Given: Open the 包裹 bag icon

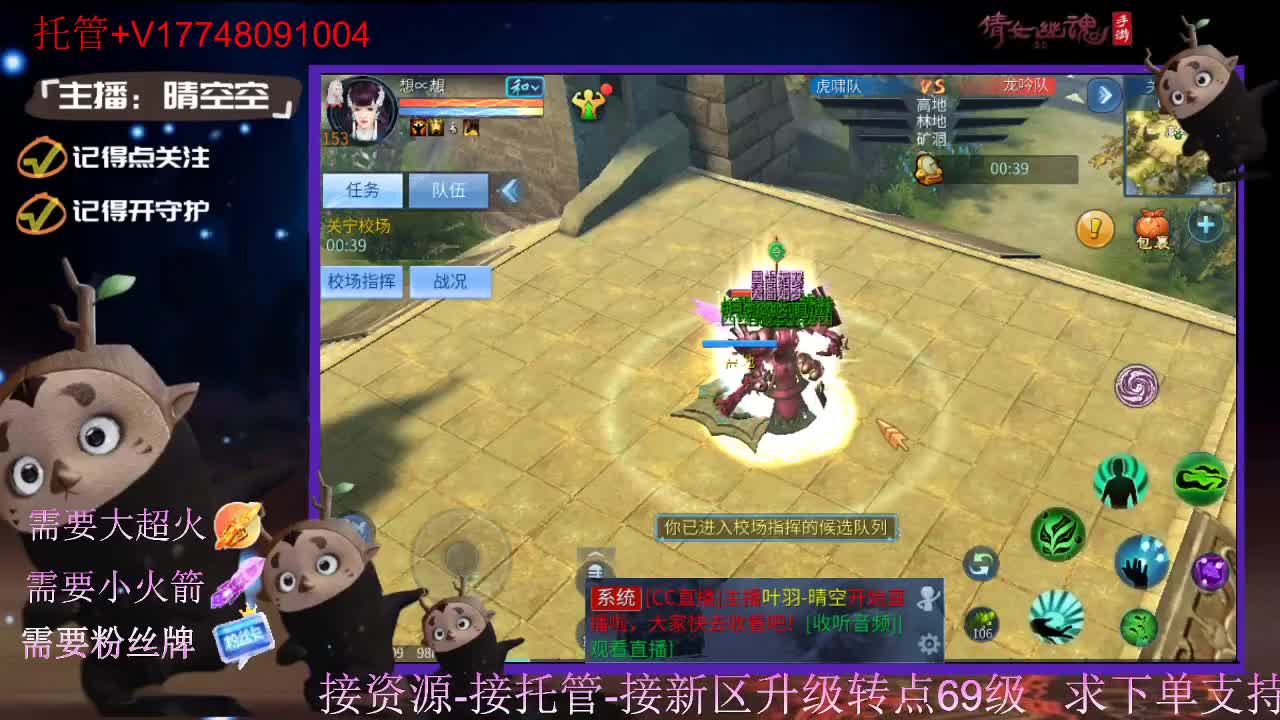Looking at the screenshot, I should pos(1151,226).
